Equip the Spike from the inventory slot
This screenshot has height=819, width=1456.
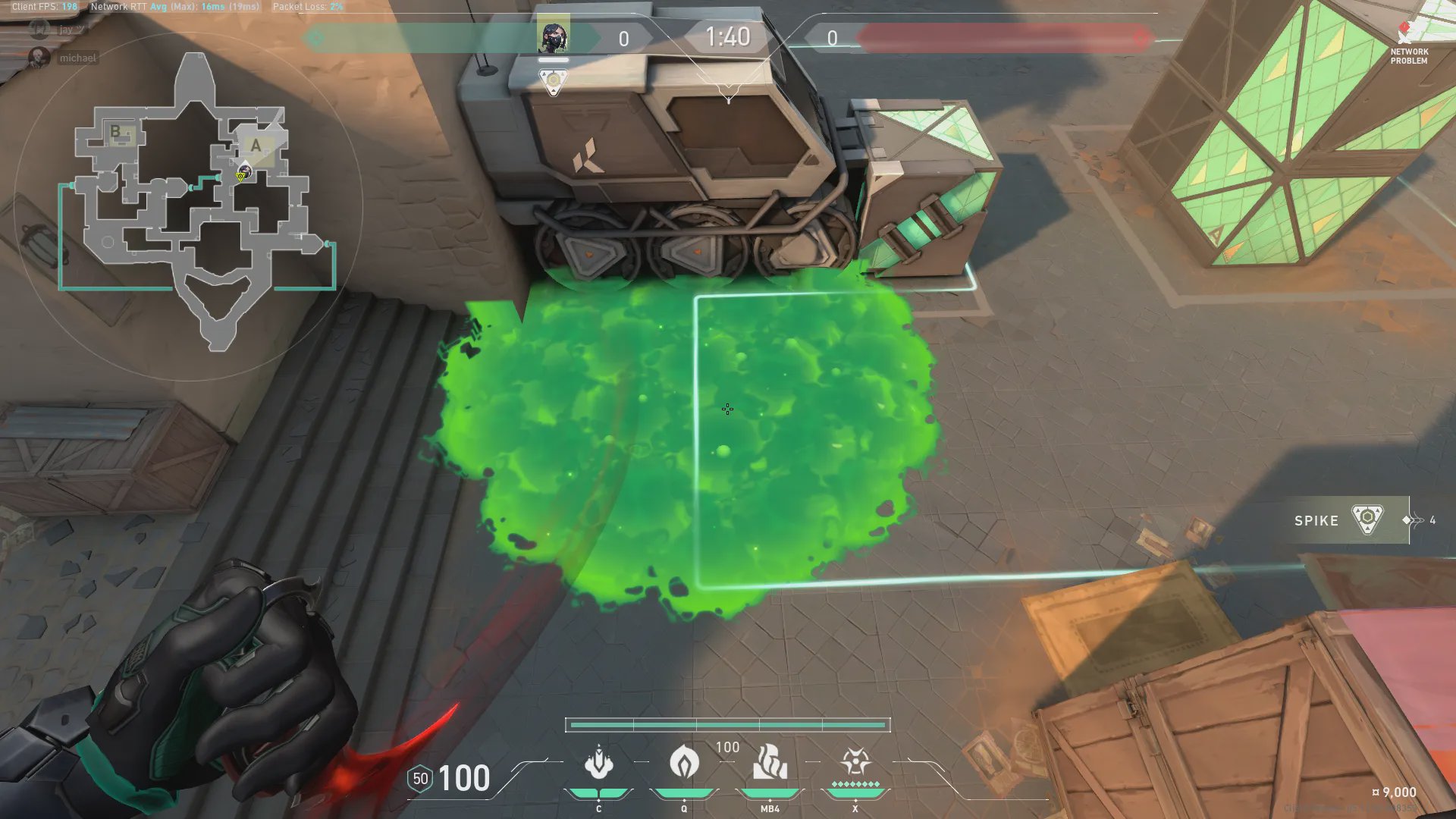click(1342, 520)
